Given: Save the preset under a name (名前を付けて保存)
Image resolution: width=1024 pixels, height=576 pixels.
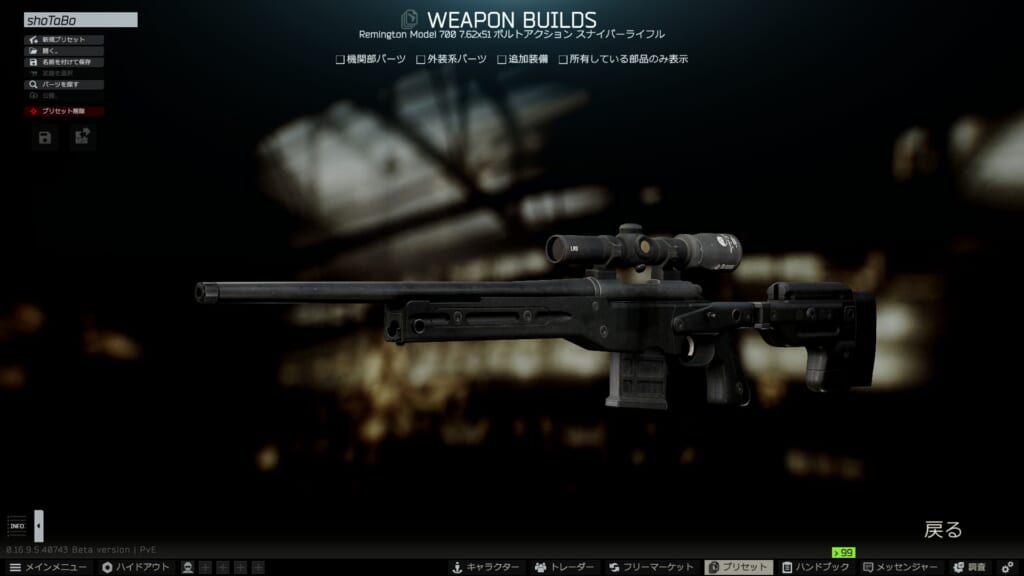Looking at the screenshot, I should coord(64,62).
